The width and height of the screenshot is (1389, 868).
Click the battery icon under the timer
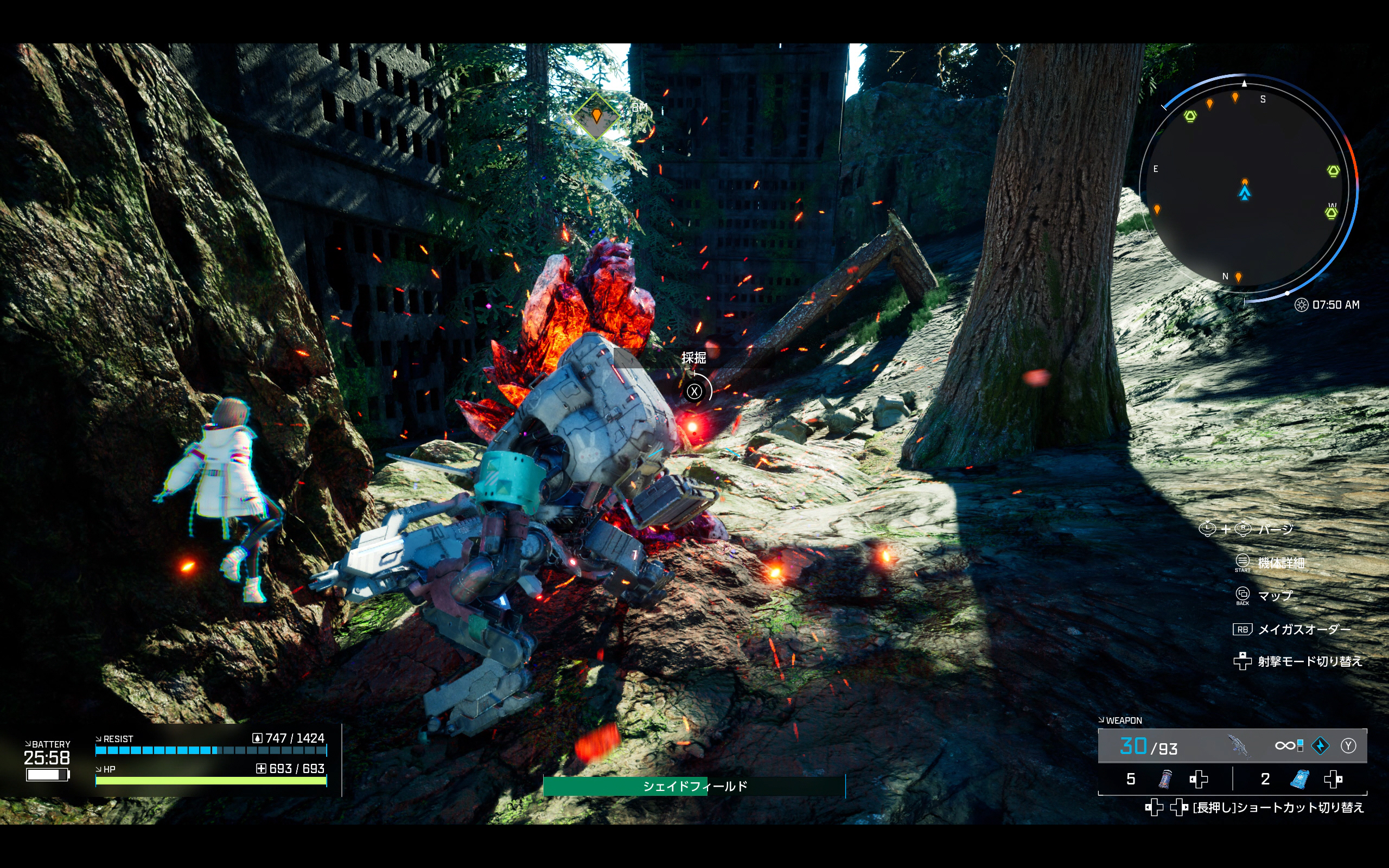pos(47,775)
